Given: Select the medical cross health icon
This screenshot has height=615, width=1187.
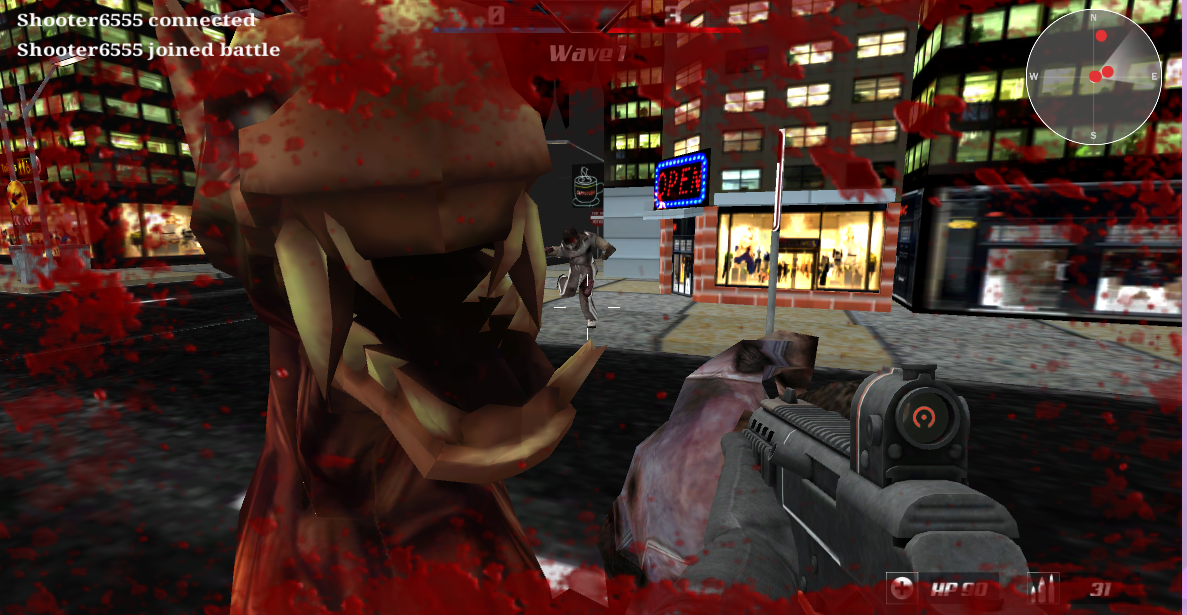Looking at the screenshot, I should tap(902, 589).
